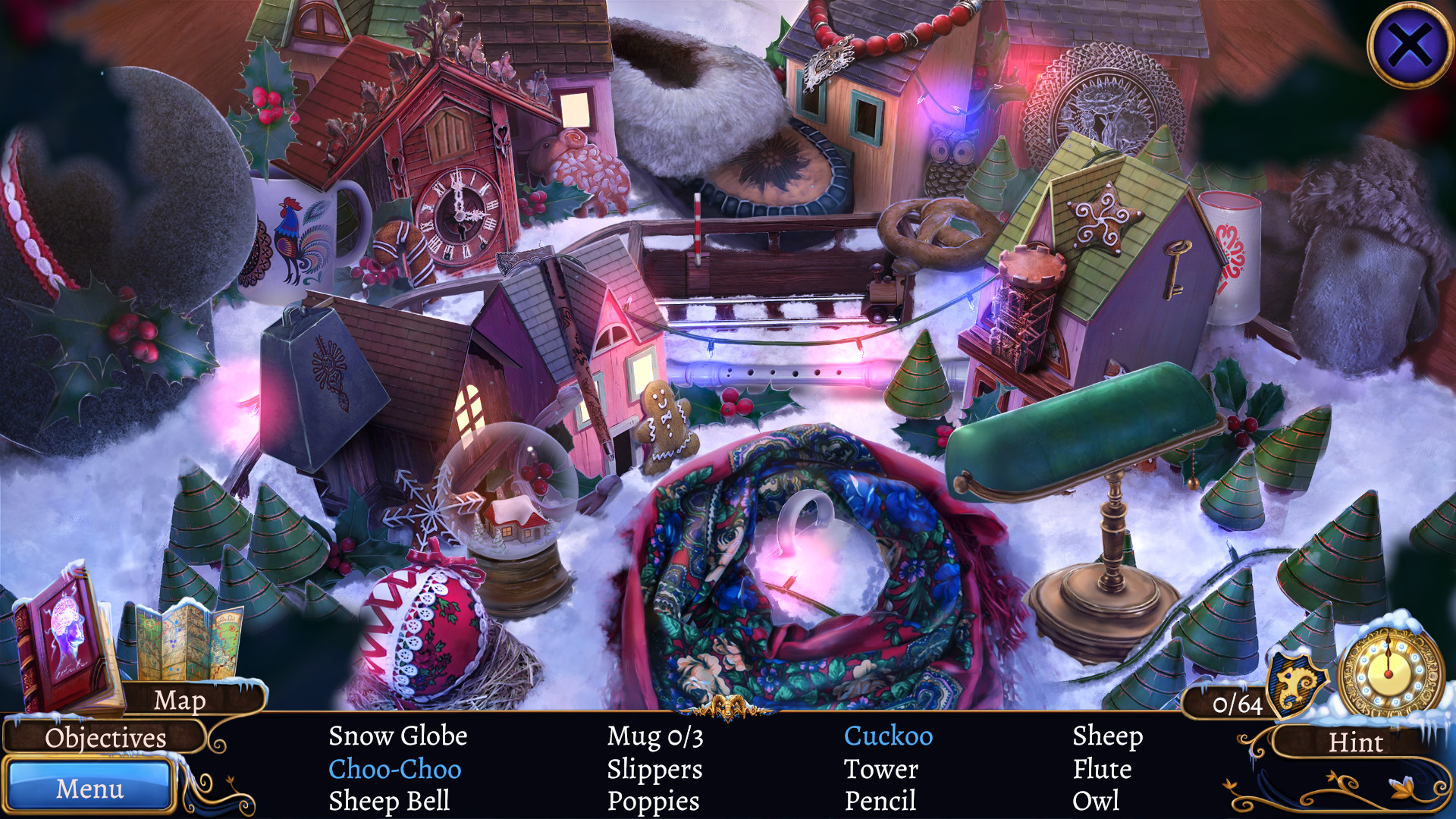Click the 0/64 progress counter

click(x=1238, y=705)
